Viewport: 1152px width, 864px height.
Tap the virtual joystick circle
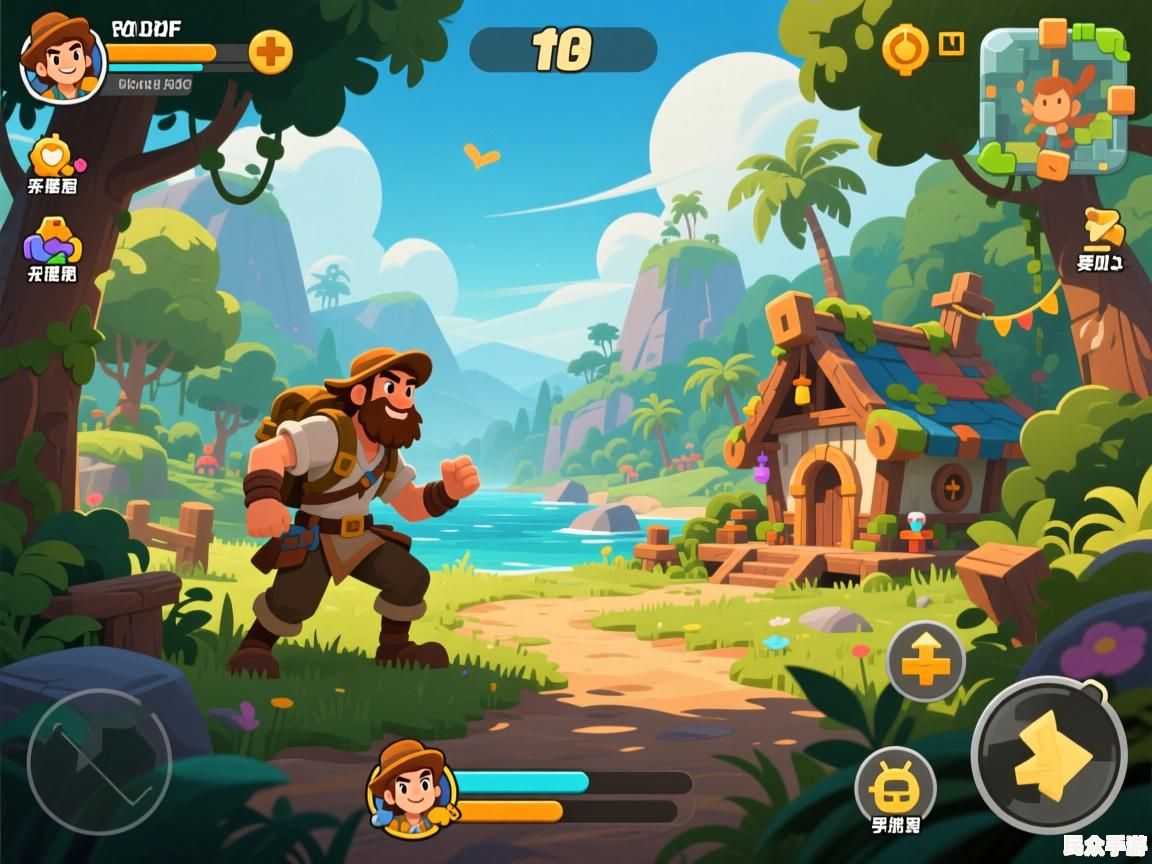99,762
